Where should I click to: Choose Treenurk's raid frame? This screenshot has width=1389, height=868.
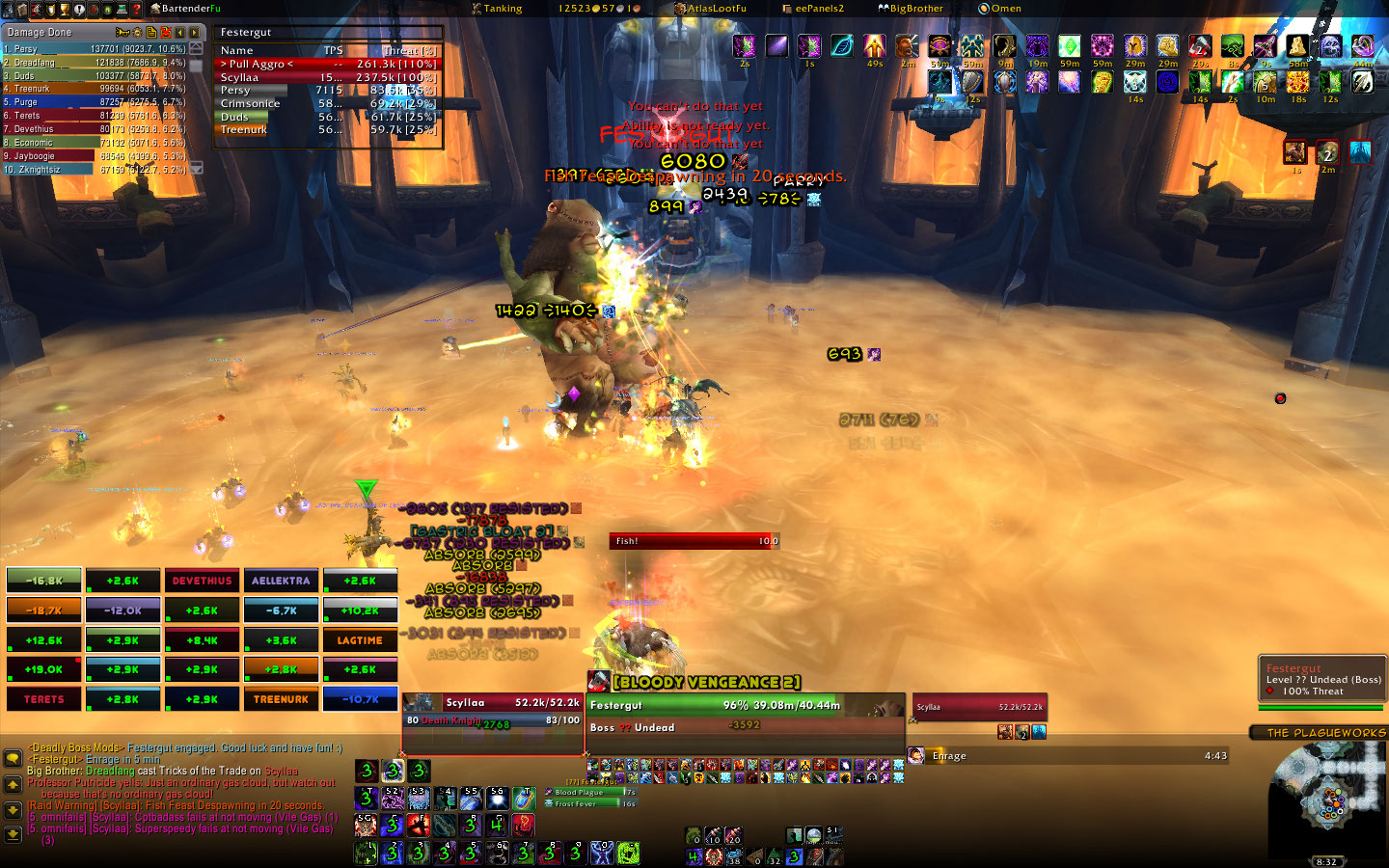[281, 699]
